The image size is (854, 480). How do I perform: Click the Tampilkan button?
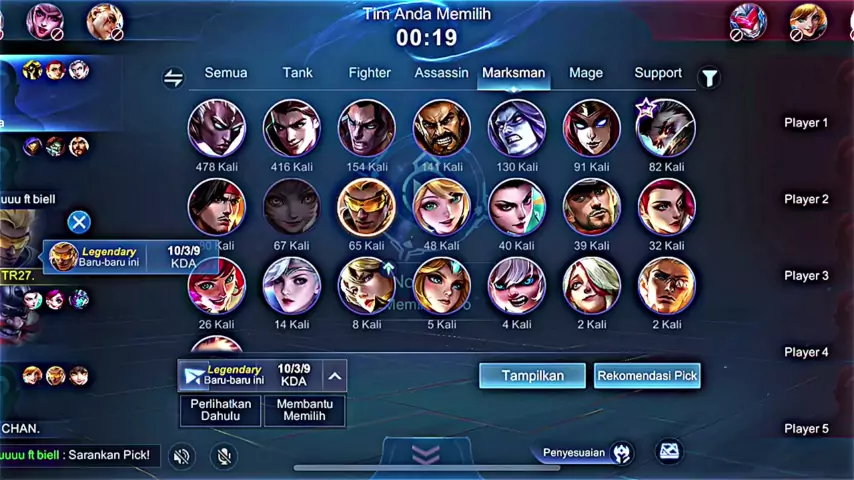click(532, 376)
